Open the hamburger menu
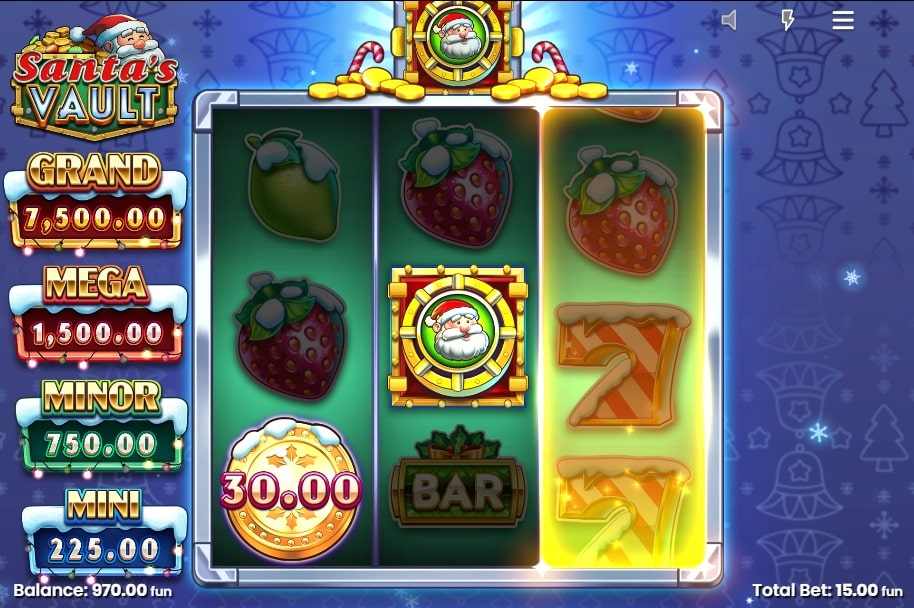This screenshot has width=914, height=608. 843,20
